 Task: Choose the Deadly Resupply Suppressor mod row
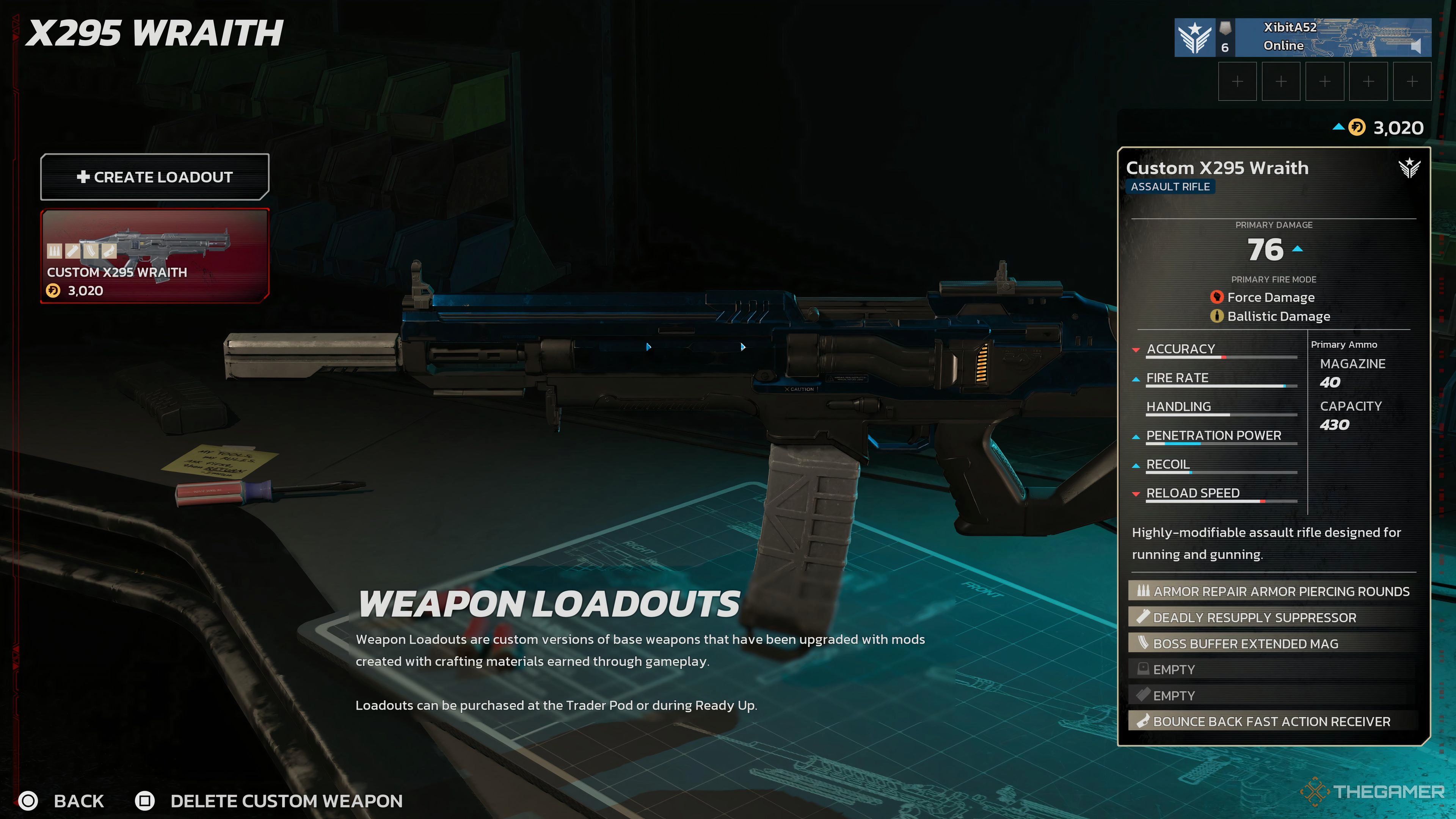(1273, 617)
